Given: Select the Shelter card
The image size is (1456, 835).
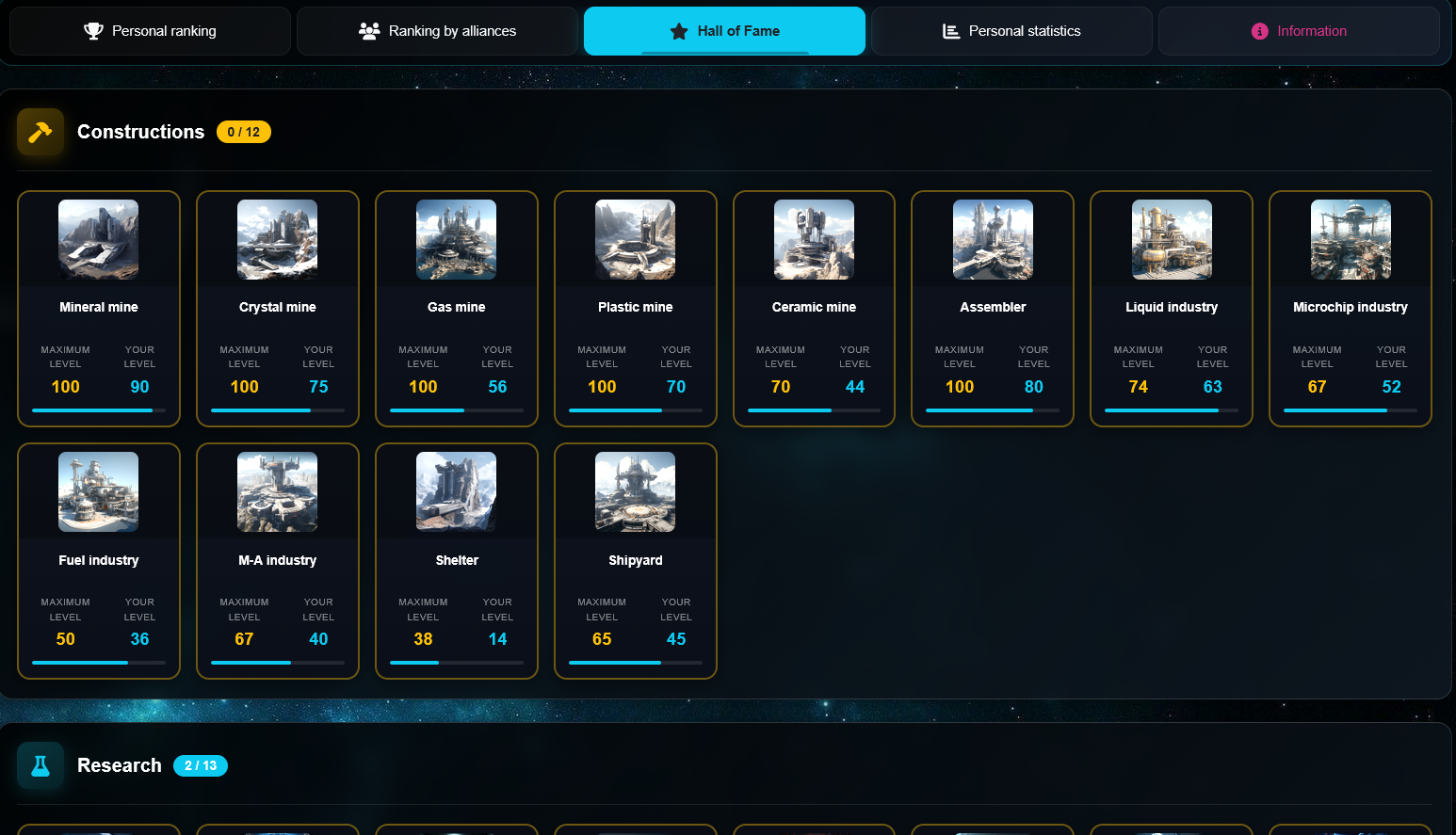Looking at the screenshot, I should (456, 561).
